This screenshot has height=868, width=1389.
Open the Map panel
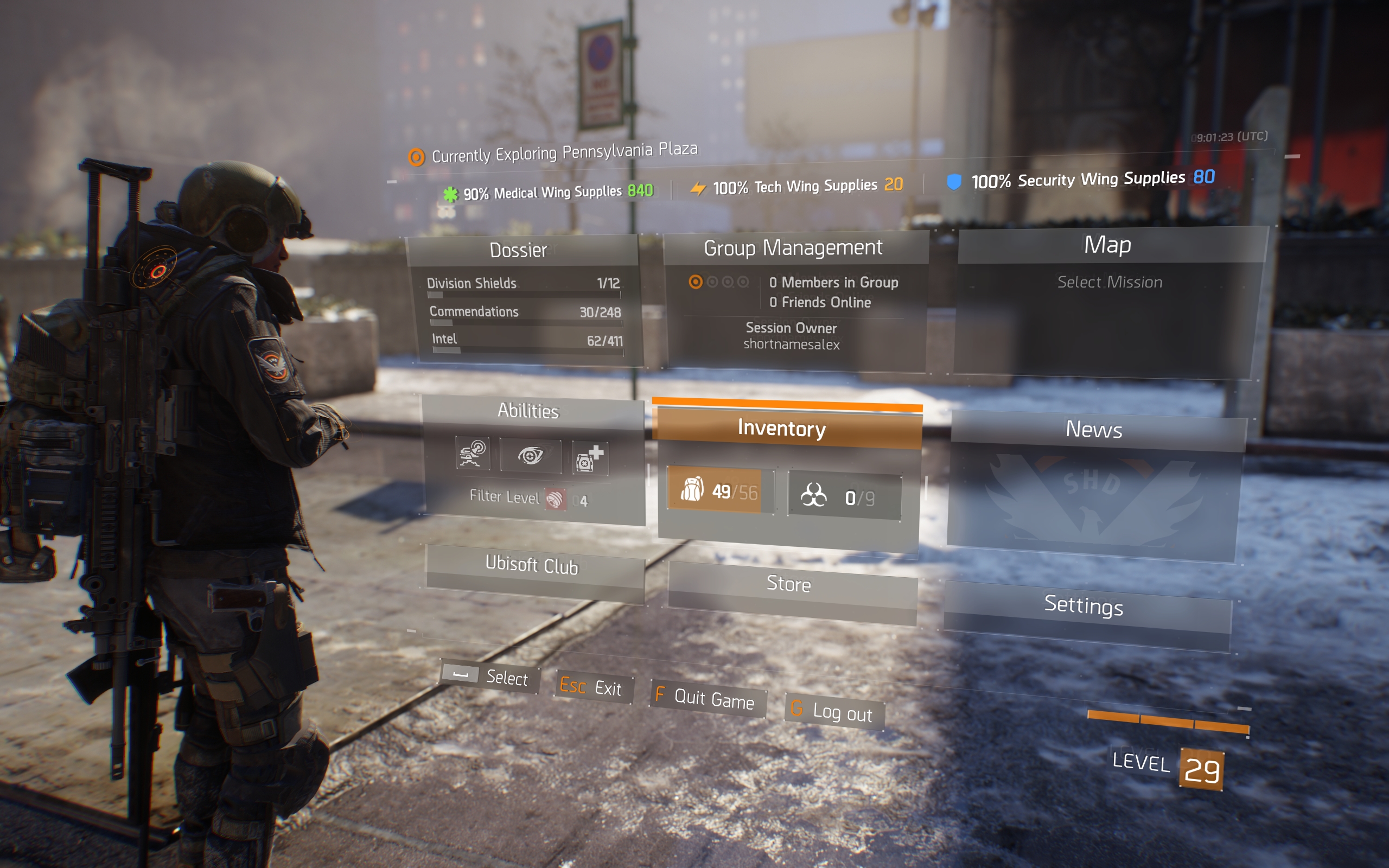point(1107,245)
